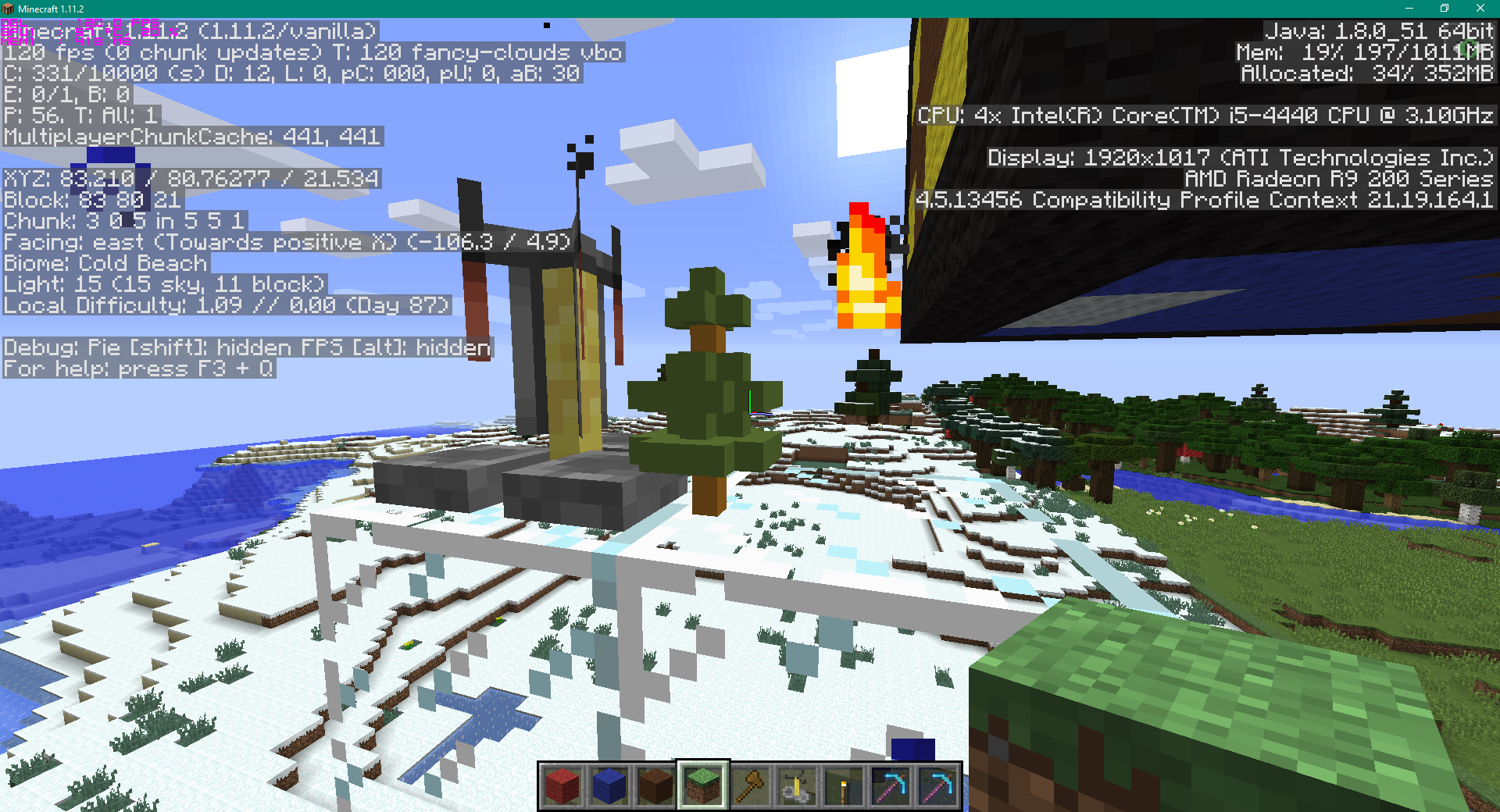
Task: Select the diamond pickaxe in the last hotbar slot
Action: coord(936,786)
